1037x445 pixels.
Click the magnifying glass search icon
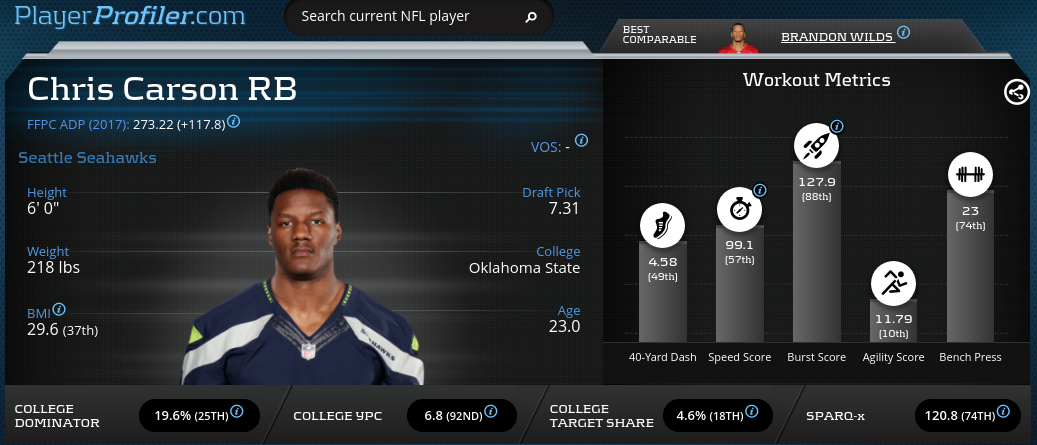pos(531,16)
